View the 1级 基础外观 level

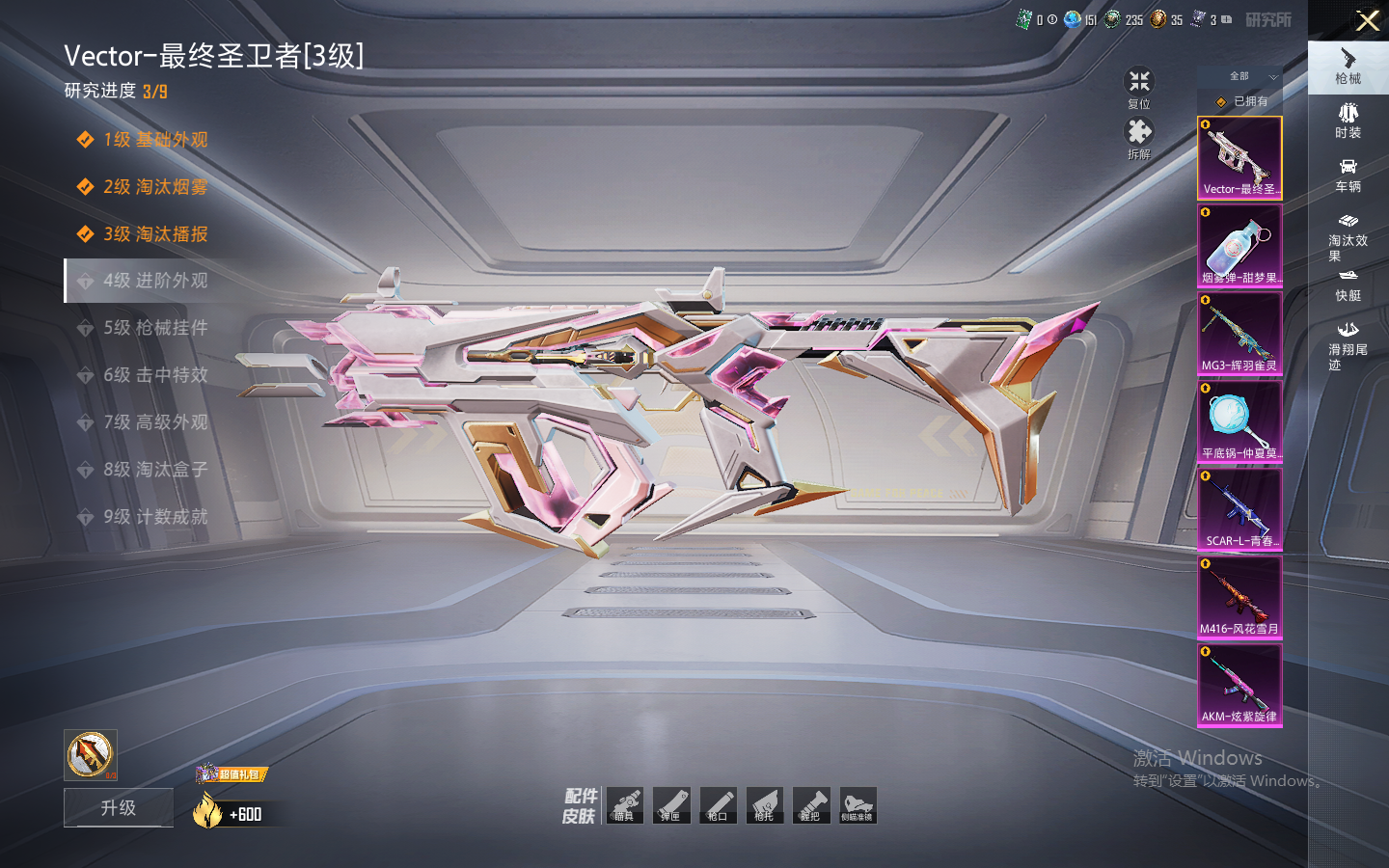pyautogui.click(x=155, y=140)
